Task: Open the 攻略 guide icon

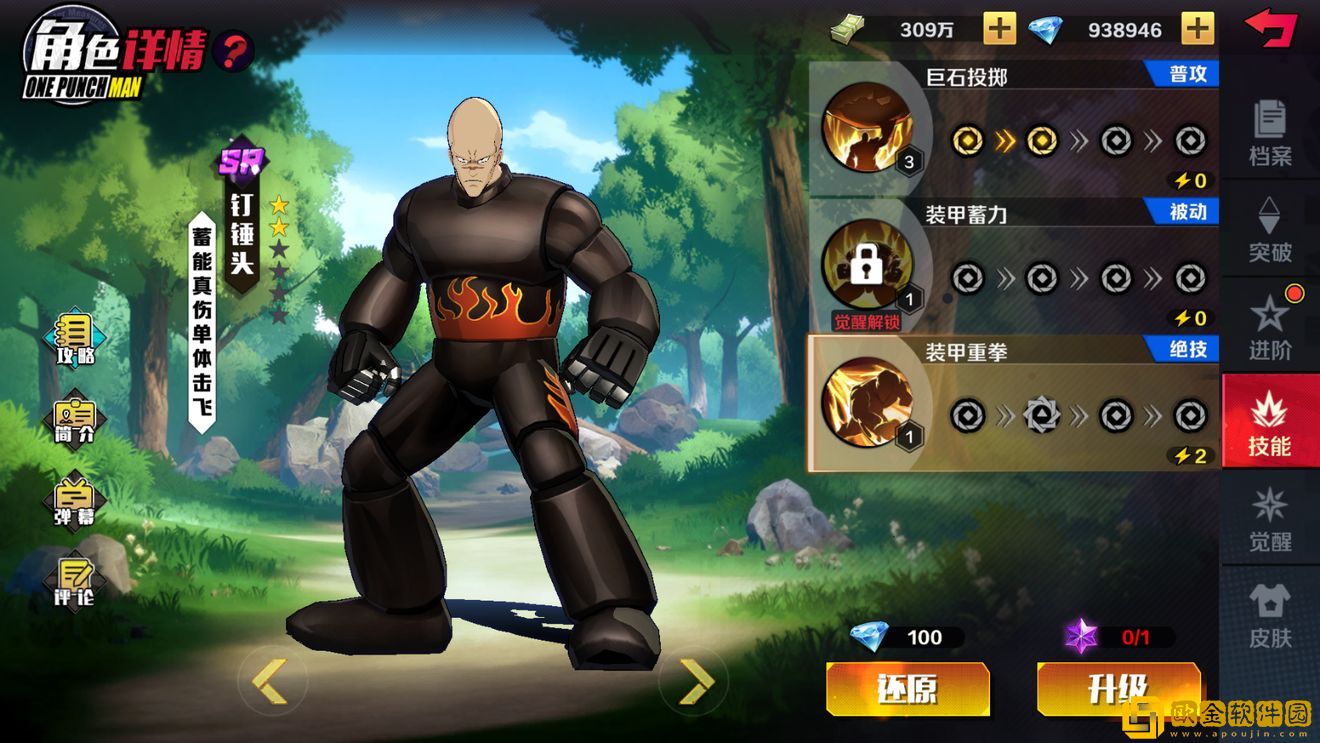Action: click(75, 339)
